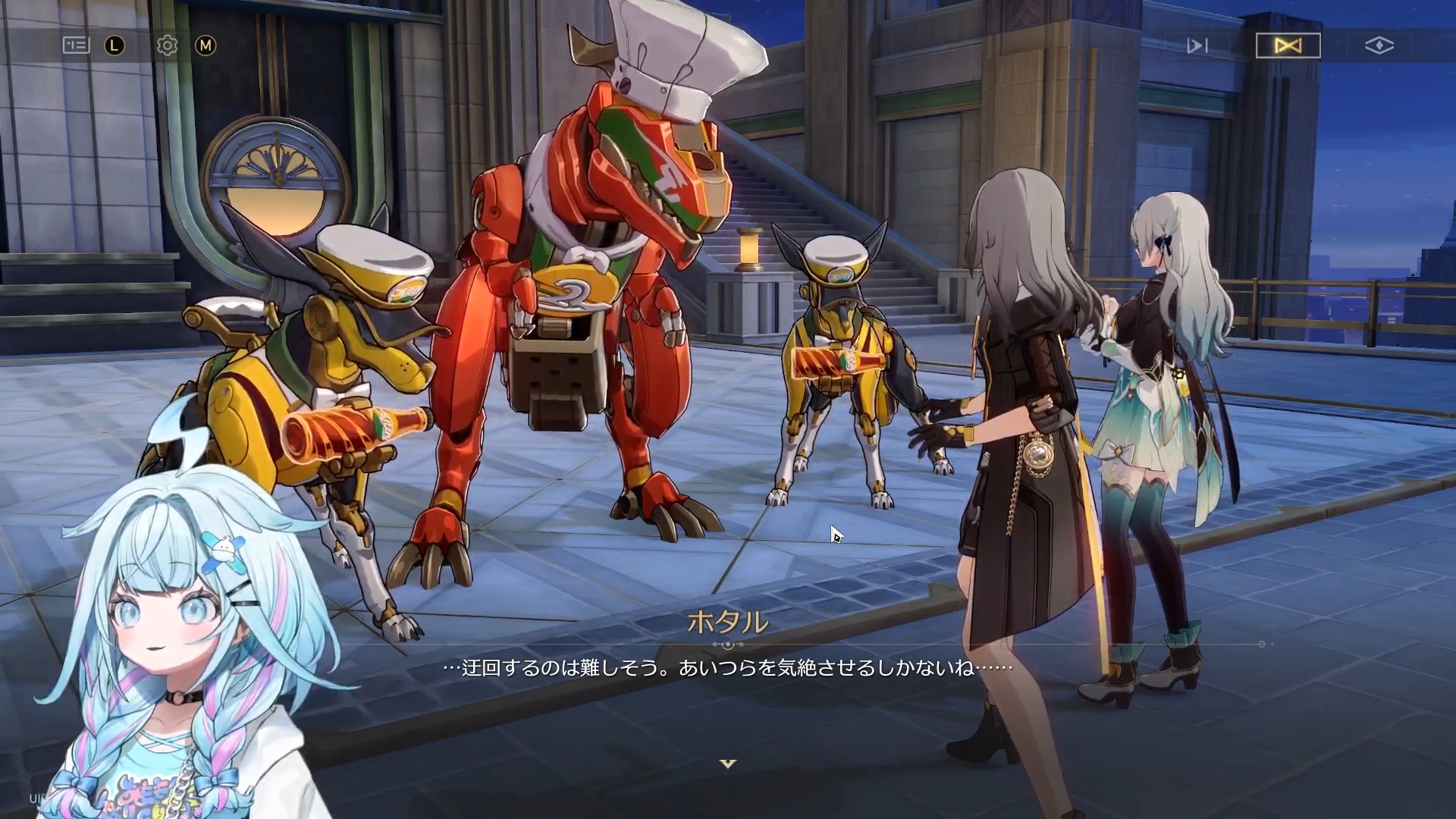This screenshot has width=1456, height=819.
Task: Hide the dialogue interface with the eye icon
Action: 1379,46
